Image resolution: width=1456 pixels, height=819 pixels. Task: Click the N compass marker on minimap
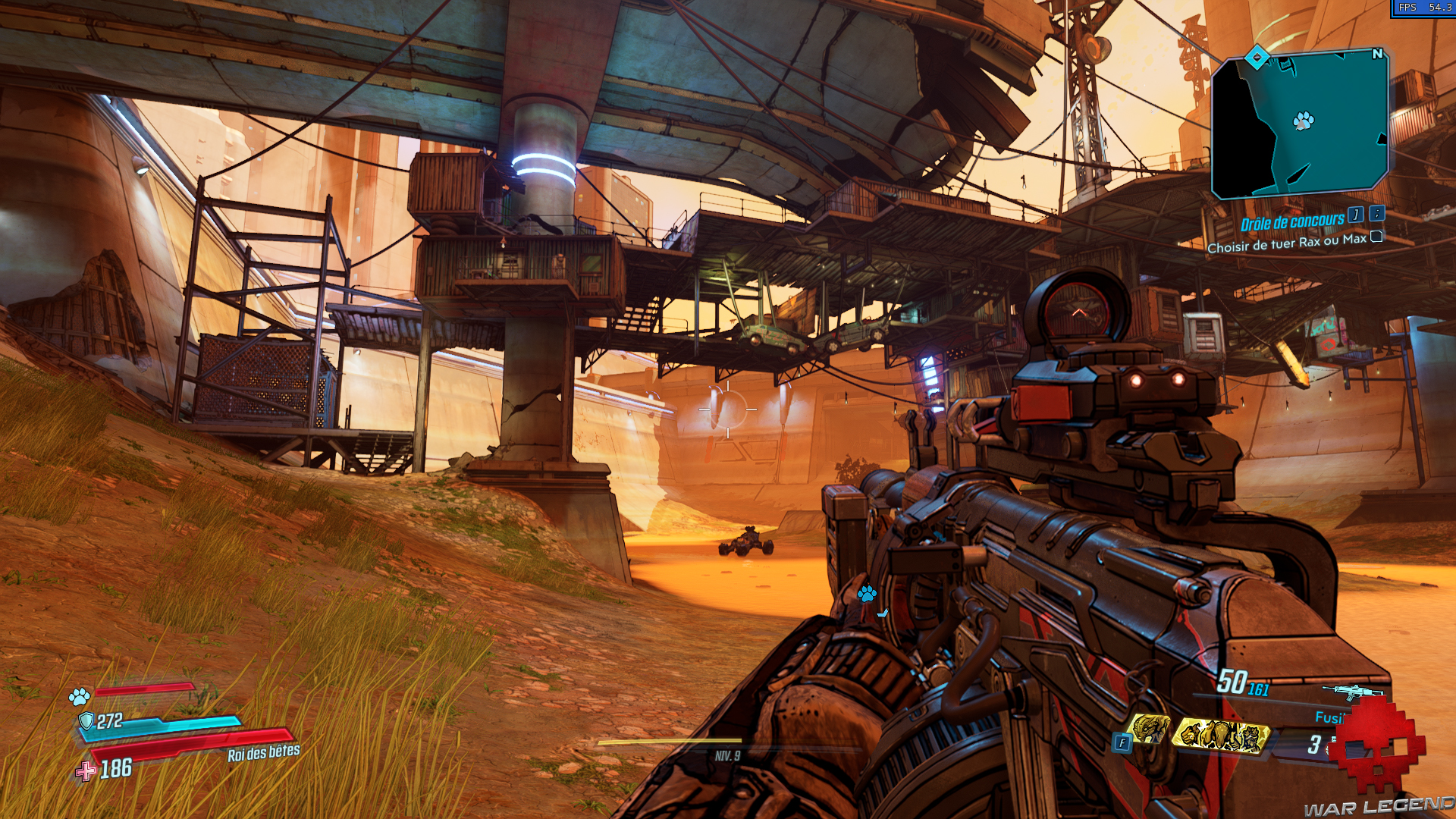[1376, 55]
